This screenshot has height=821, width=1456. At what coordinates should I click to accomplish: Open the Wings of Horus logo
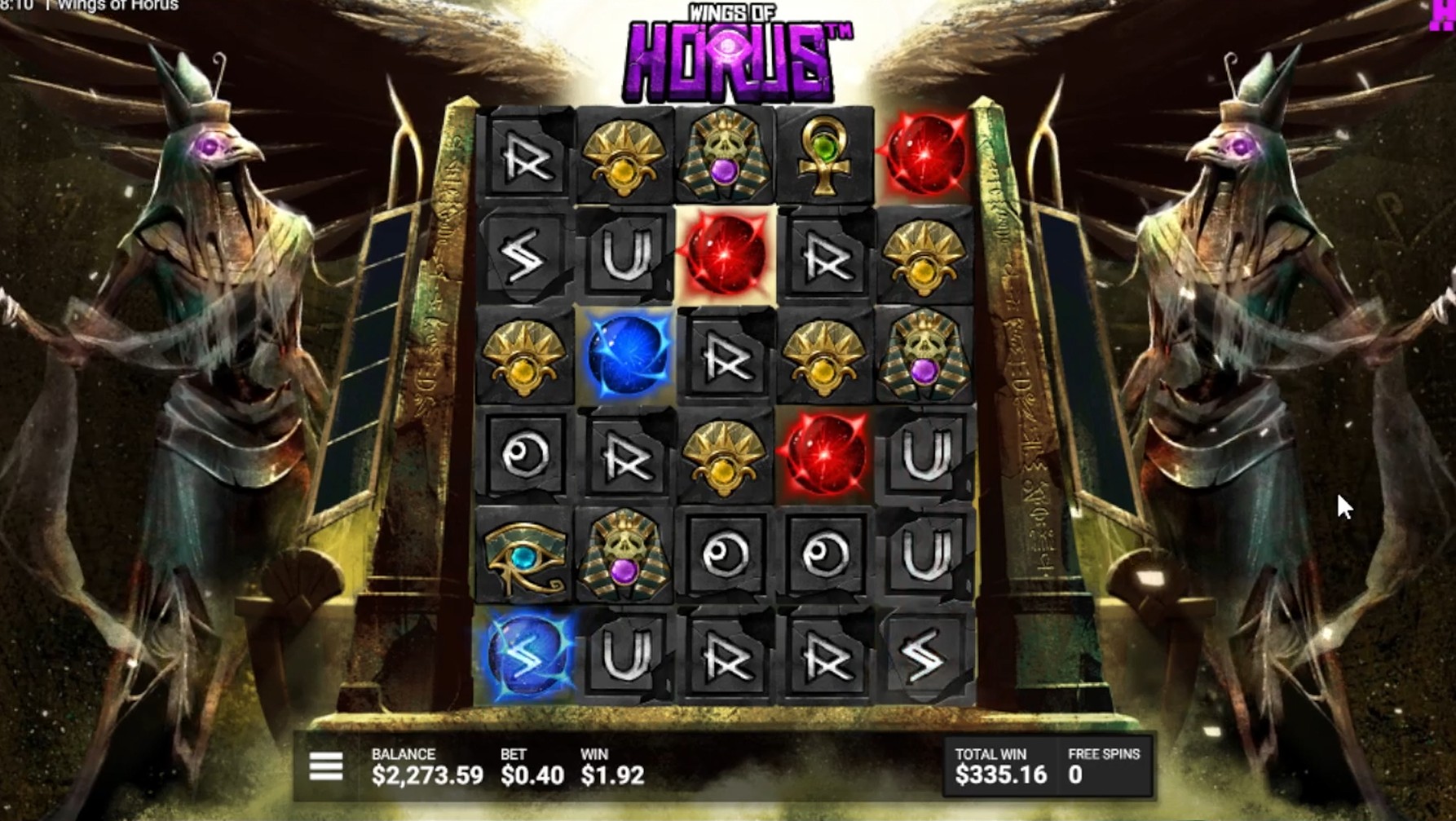coord(732,51)
